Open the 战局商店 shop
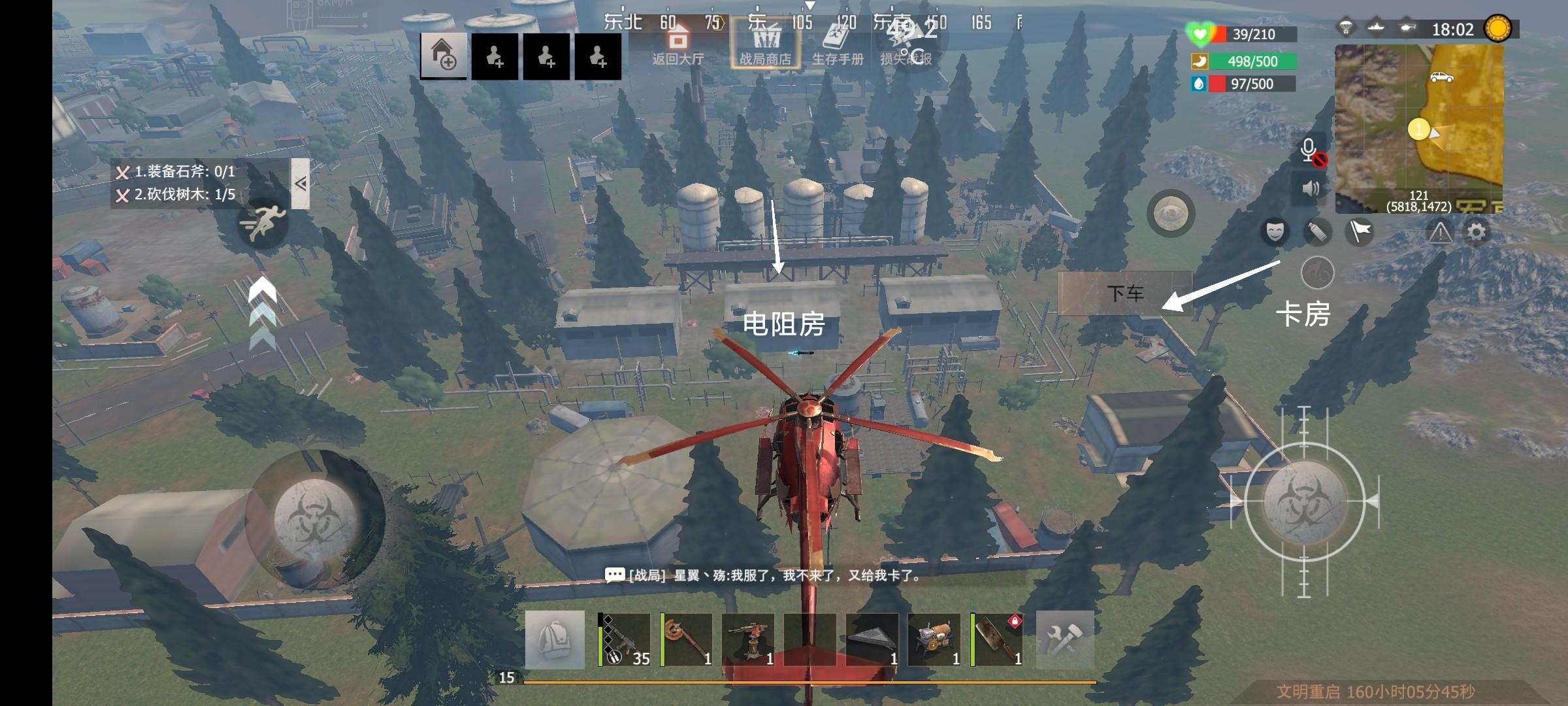Screen dimensions: 1568x706 click(x=765, y=43)
